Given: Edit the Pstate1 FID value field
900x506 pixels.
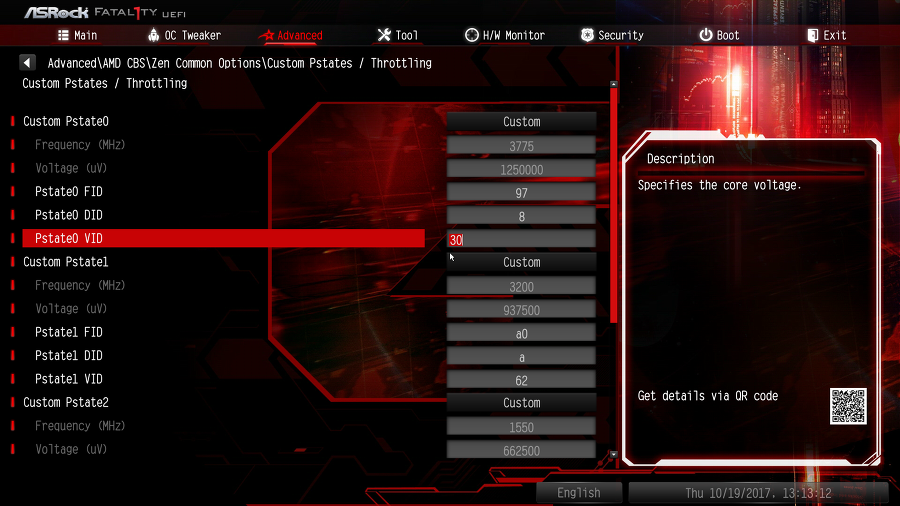Looking at the screenshot, I should (x=521, y=332).
